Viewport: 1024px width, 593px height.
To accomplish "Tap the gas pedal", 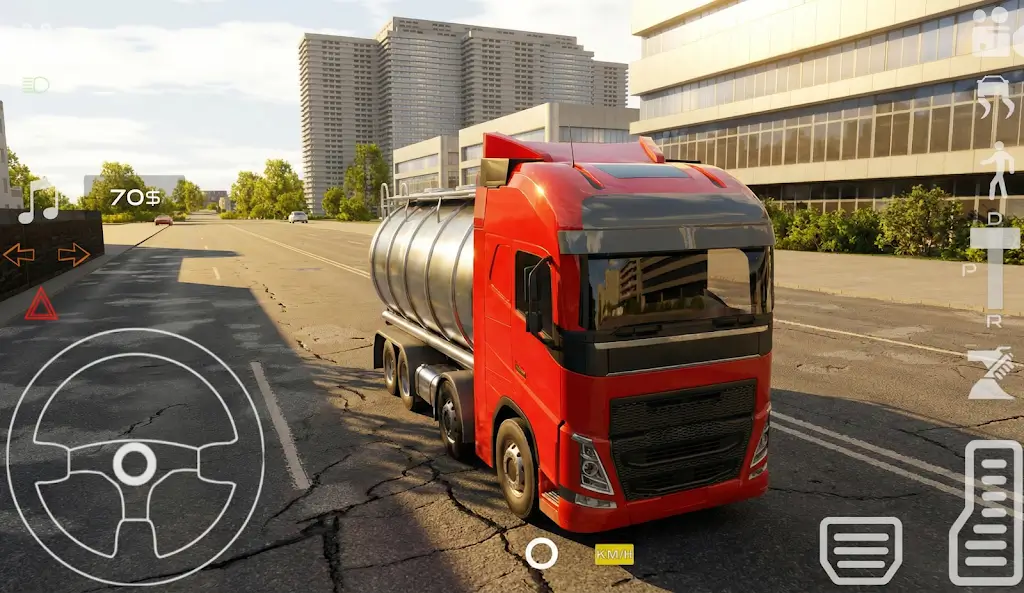I will 985,513.
